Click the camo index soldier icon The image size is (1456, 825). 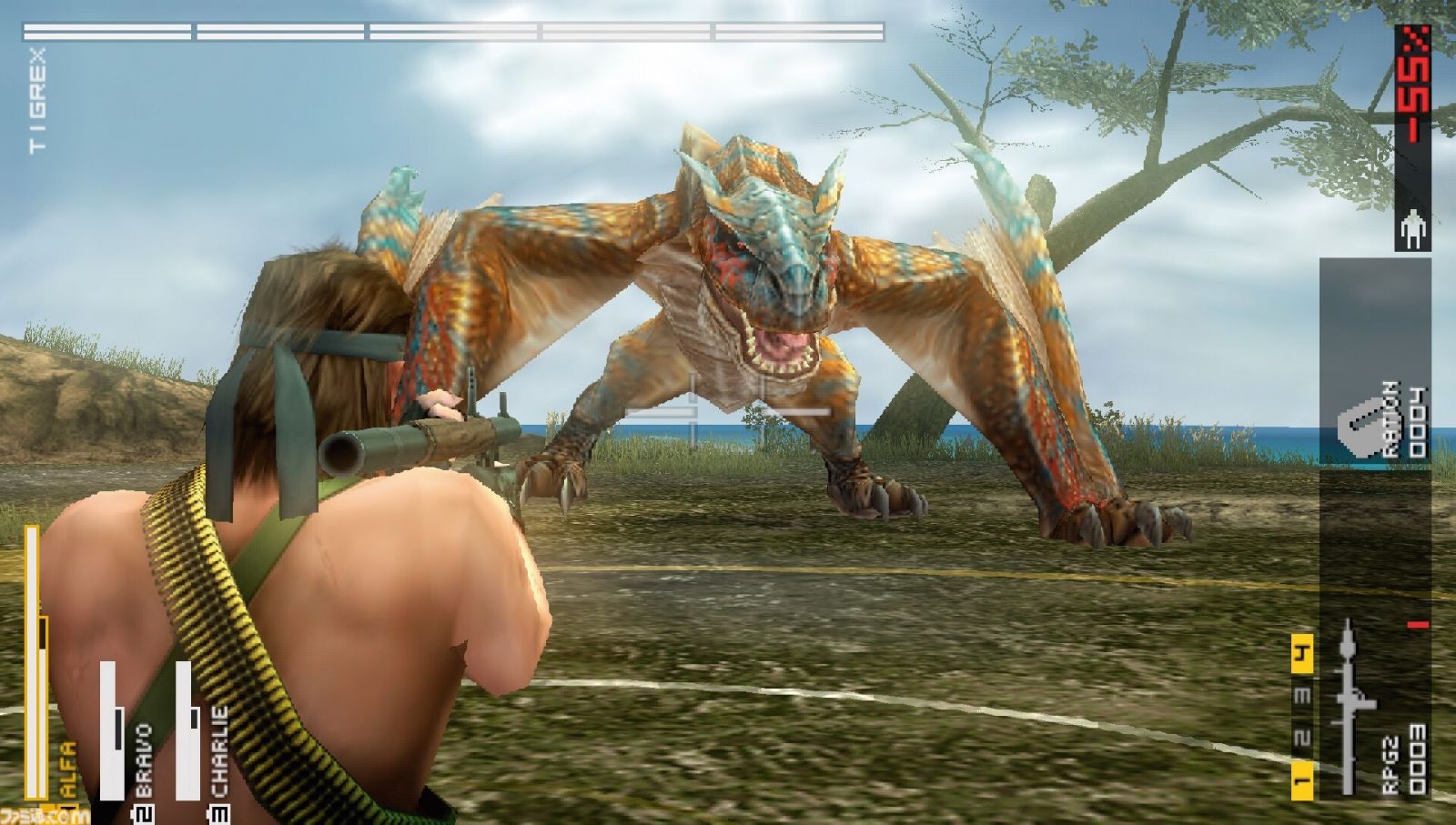[x=1411, y=228]
